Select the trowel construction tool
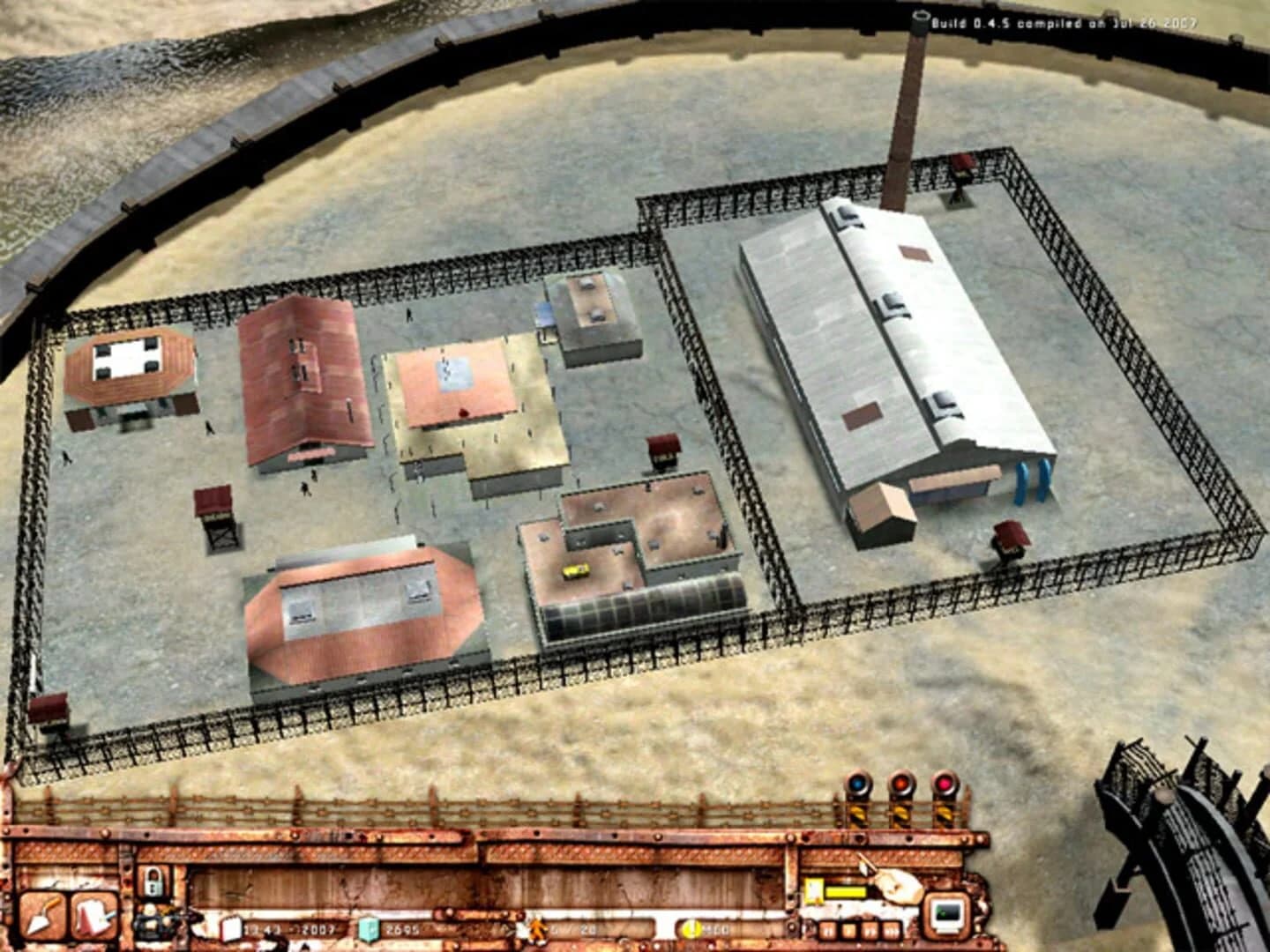 pos(44,915)
